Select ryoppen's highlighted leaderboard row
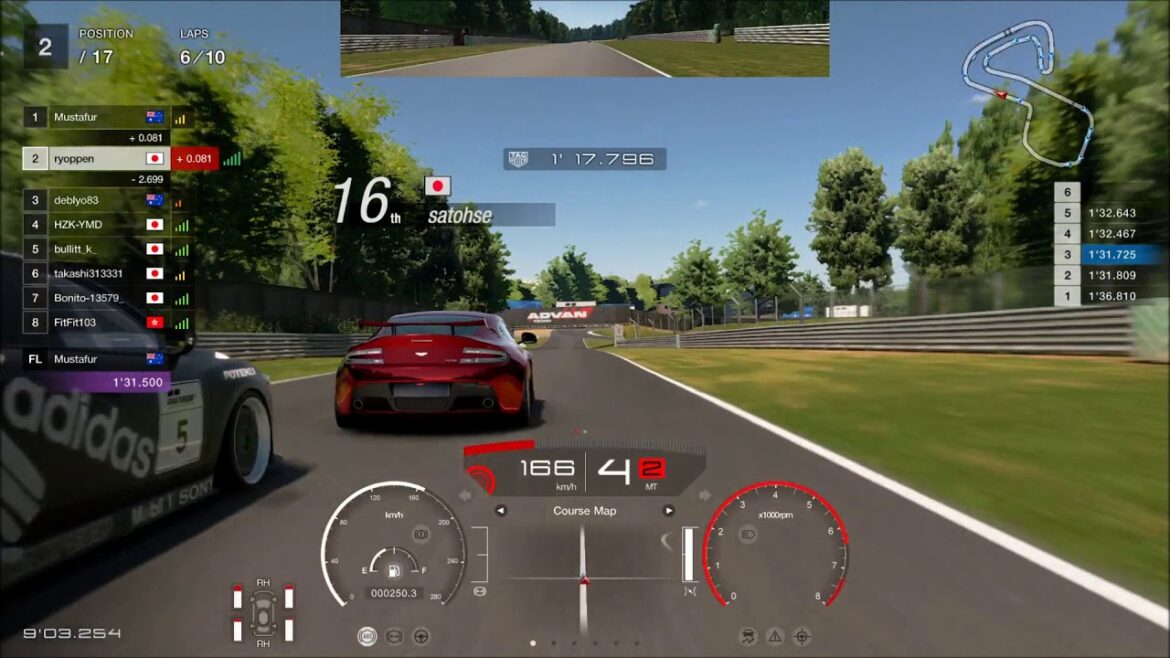The image size is (1170, 658). point(97,158)
